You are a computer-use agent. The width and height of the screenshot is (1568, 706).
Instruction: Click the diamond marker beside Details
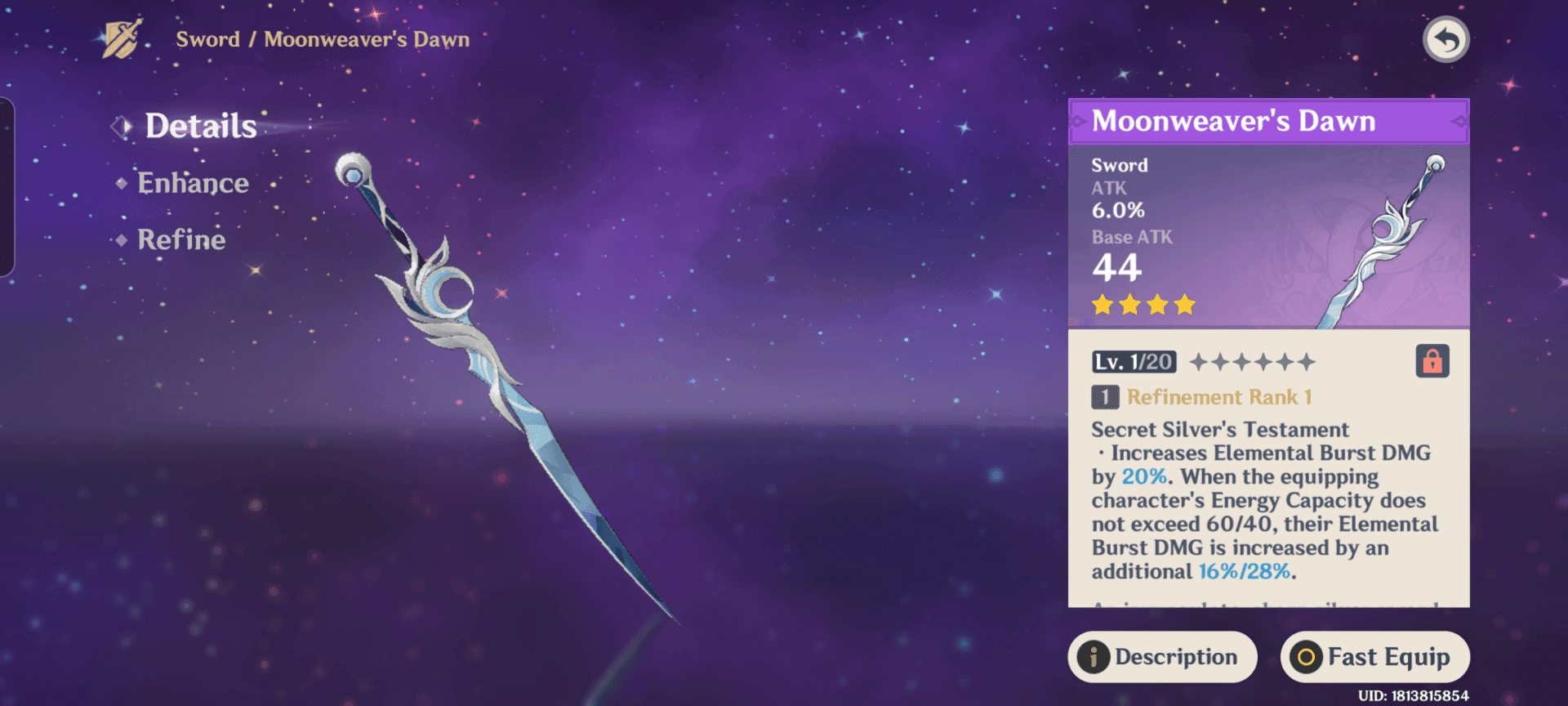(x=122, y=125)
